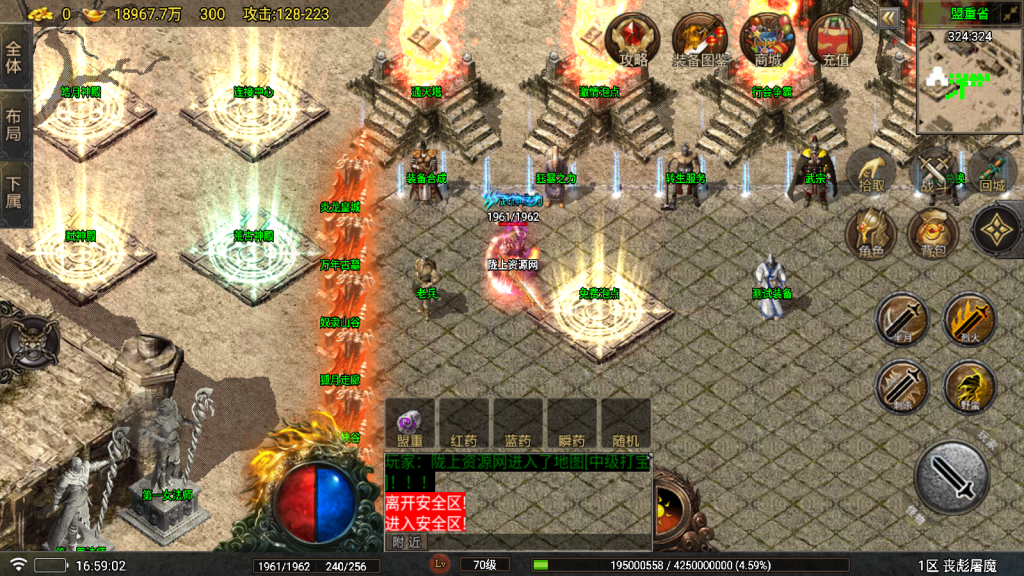Screen dimensions: 1024x576
Task: Open the 充值 recharge bag icon
Action: click(834, 41)
